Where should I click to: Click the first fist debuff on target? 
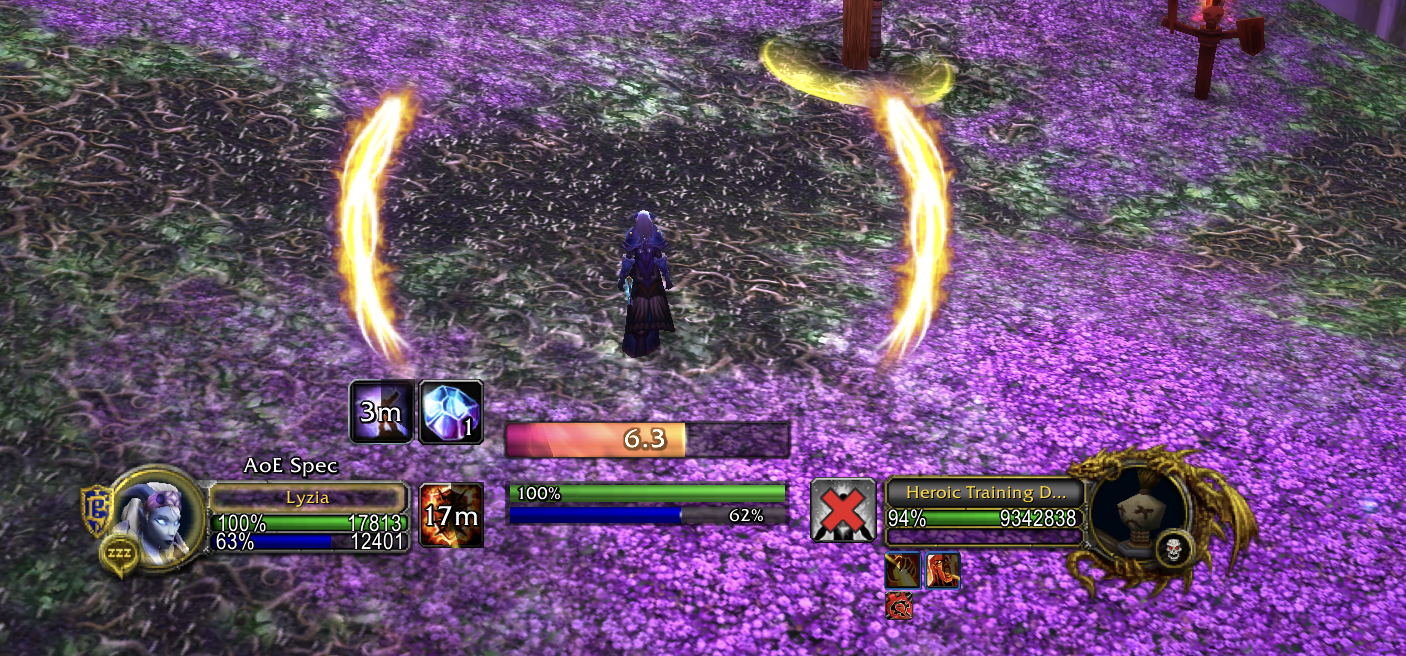[x=902, y=570]
